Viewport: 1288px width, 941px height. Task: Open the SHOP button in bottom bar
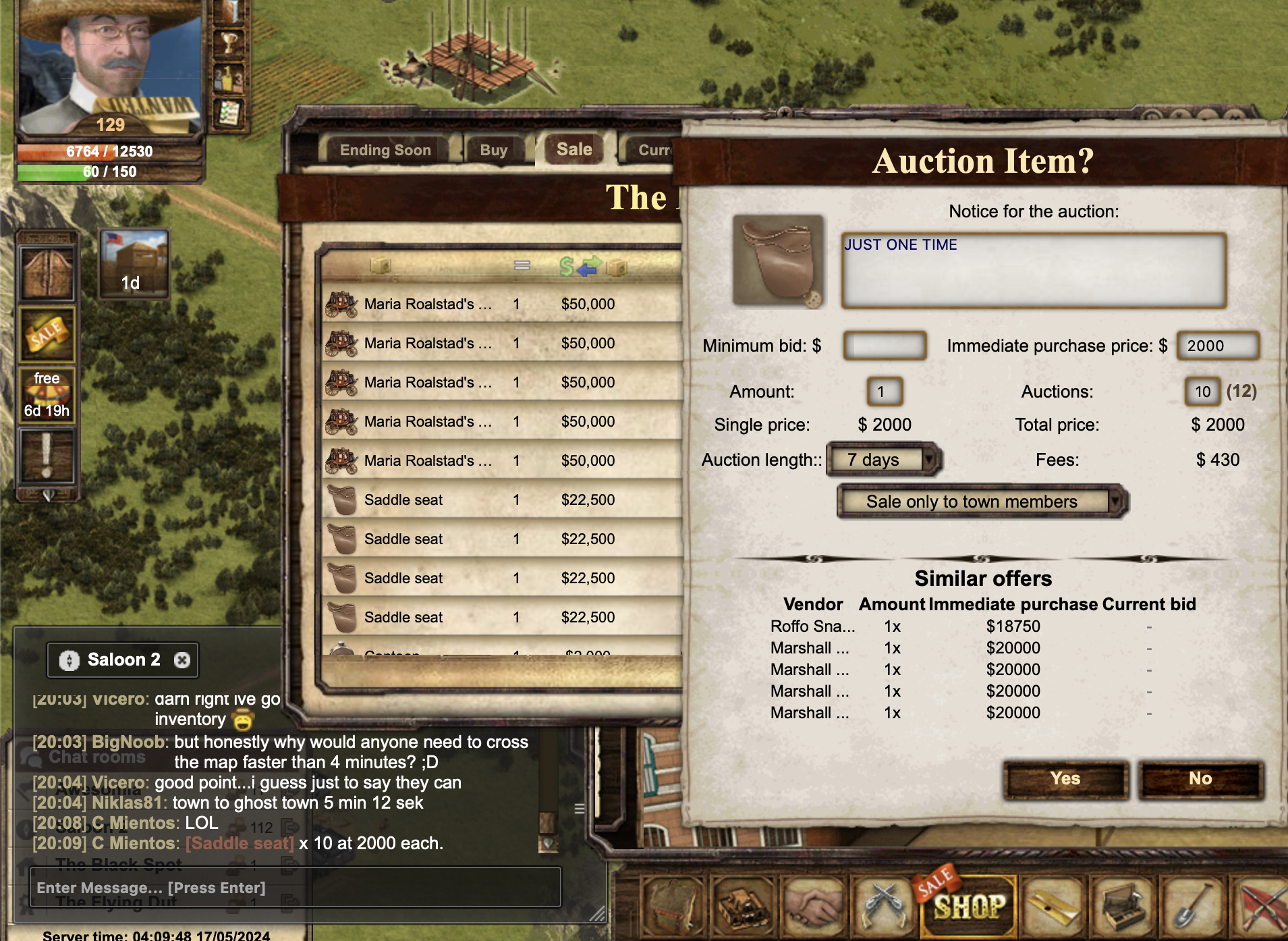[x=968, y=905]
